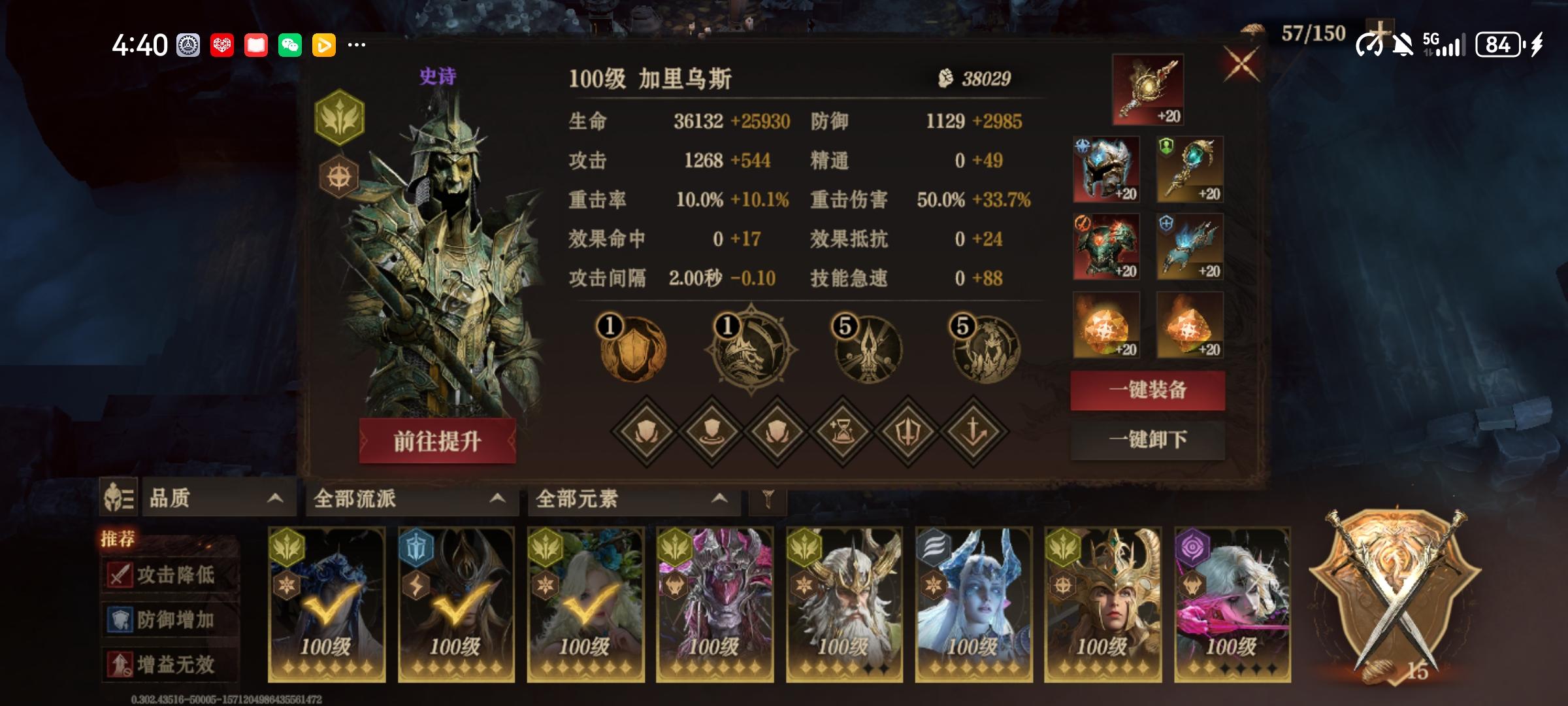Viewport: 1568px width, 706px height.
Task: Click the orange +20 gem equipment icon
Action: pyautogui.click(x=1105, y=325)
